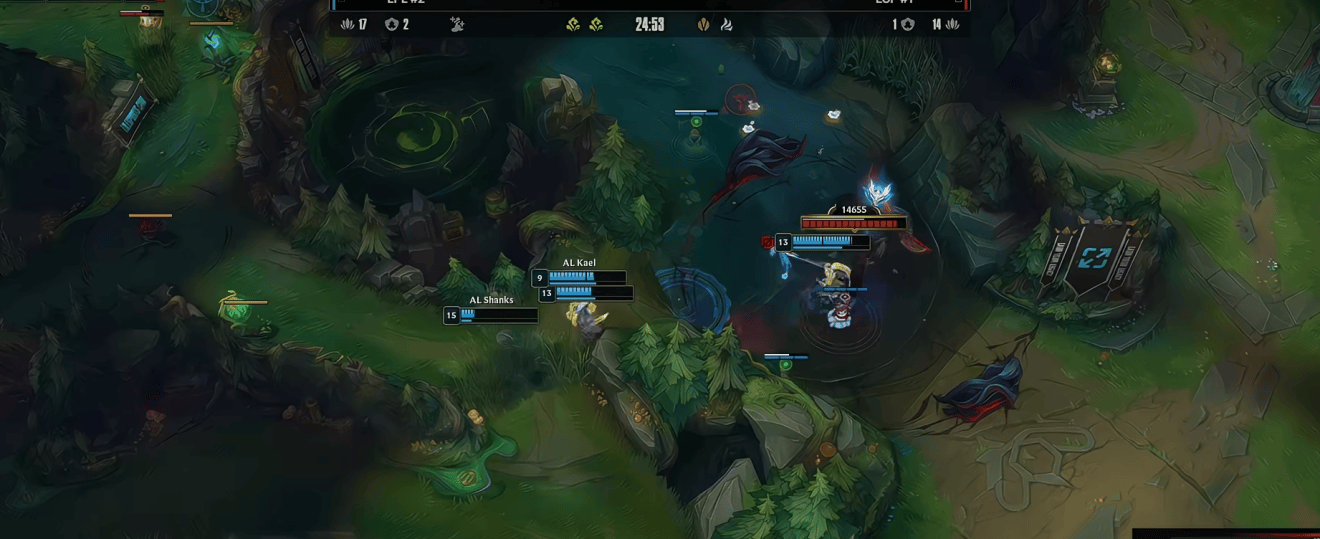Click the white cloud drake icon

pyautogui.click(x=726, y=25)
